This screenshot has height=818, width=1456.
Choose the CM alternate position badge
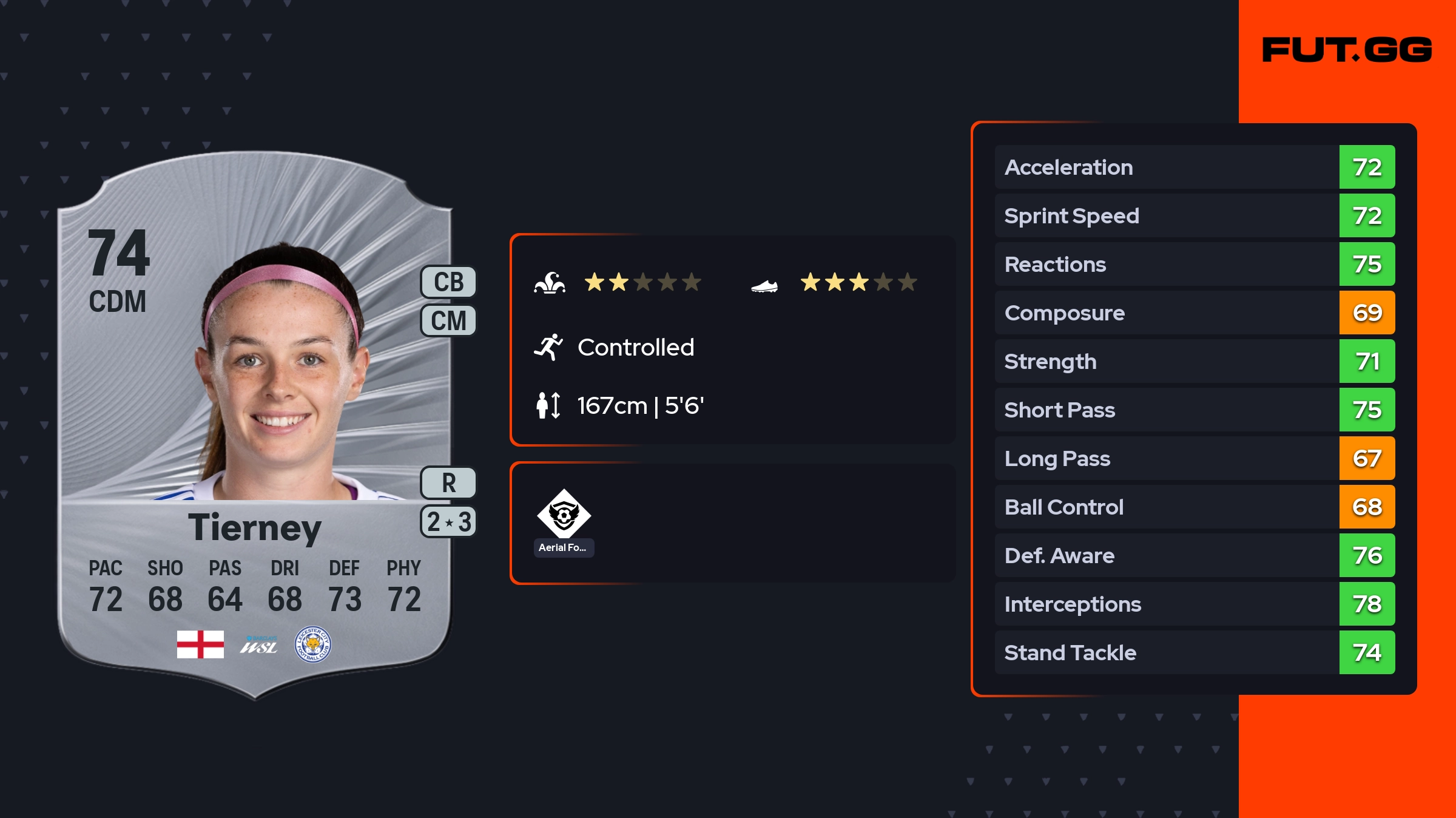(x=448, y=320)
